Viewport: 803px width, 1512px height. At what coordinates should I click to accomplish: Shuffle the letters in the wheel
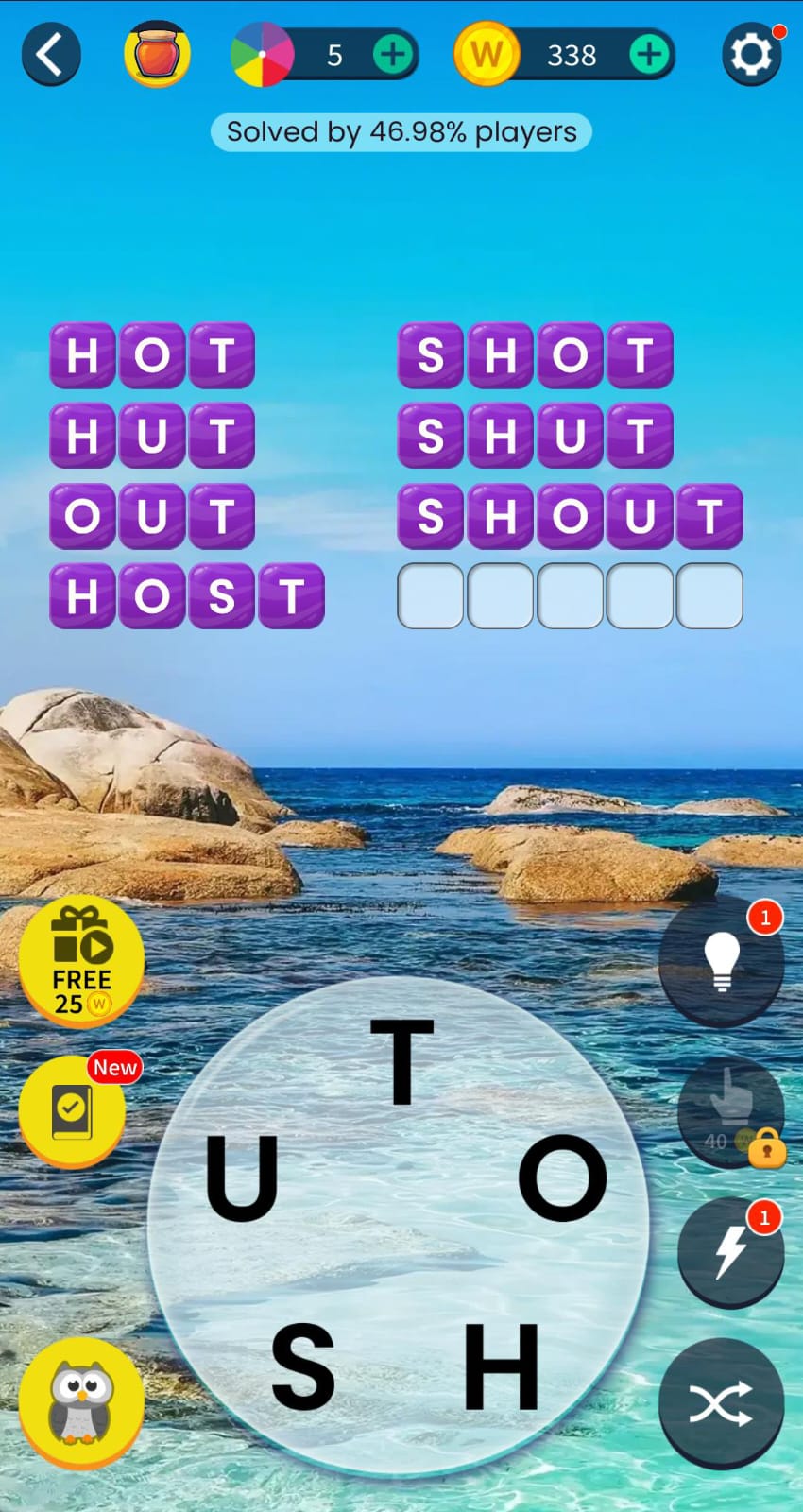(x=722, y=1402)
